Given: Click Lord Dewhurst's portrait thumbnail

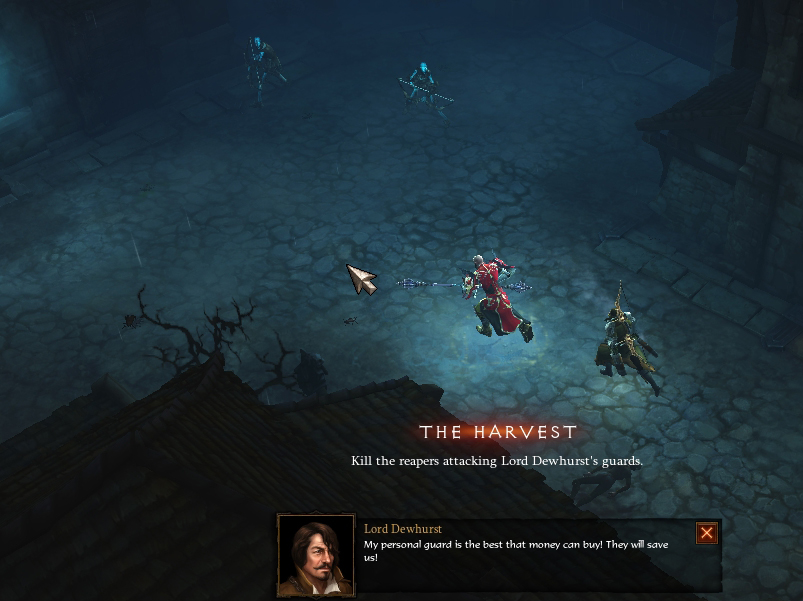Looking at the screenshot, I should click(316, 555).
